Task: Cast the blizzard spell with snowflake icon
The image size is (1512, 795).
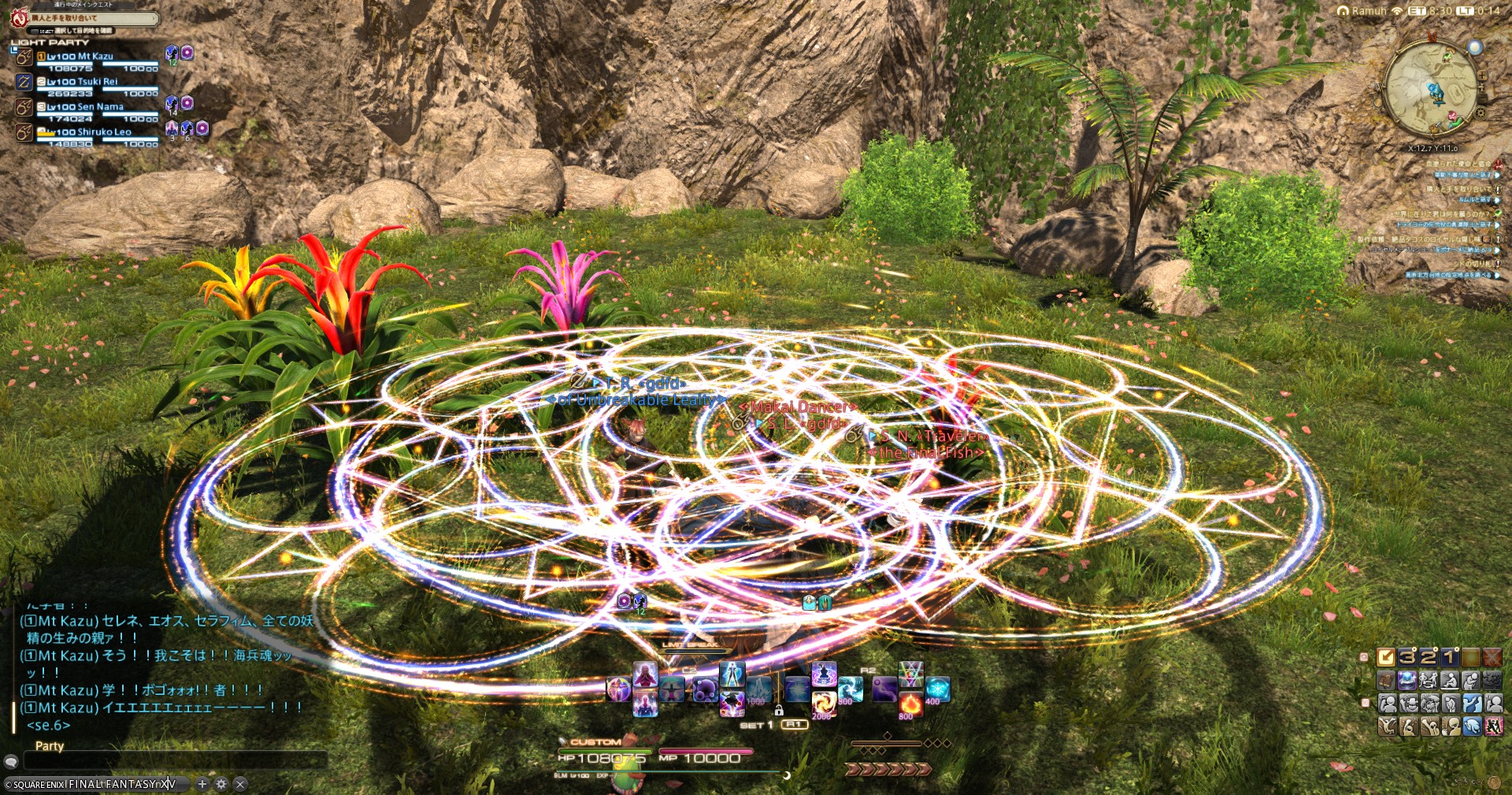Action: point(937,689)
